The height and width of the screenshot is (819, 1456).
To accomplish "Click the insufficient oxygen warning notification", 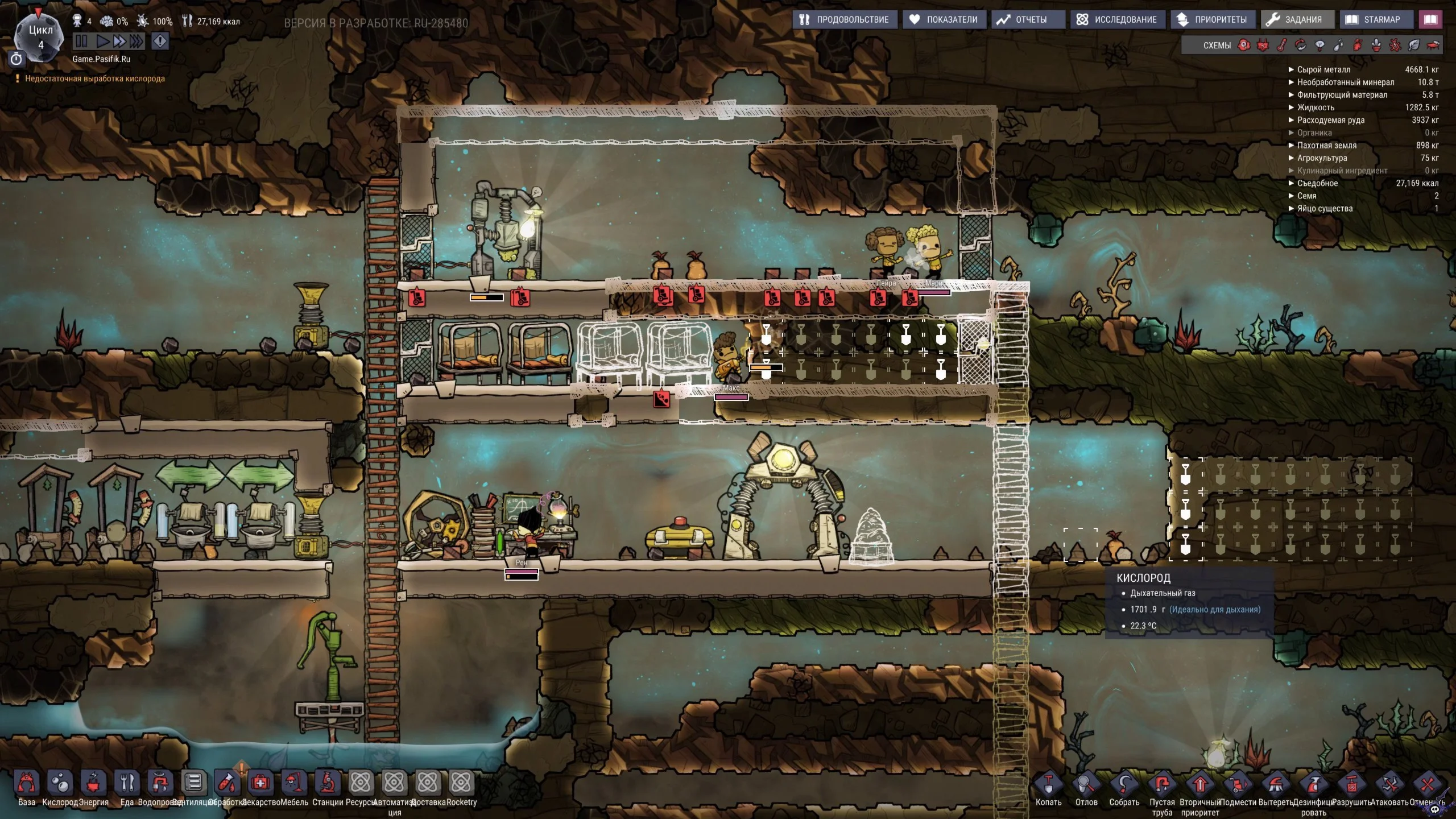I will pyautogui.click(x=94, y=78).
